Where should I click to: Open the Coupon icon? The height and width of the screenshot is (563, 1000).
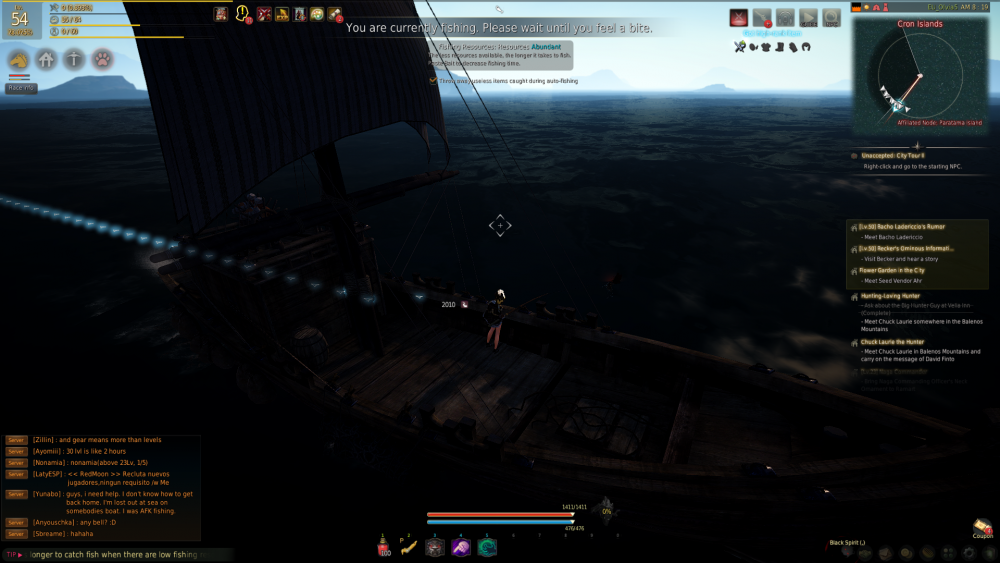981,527
